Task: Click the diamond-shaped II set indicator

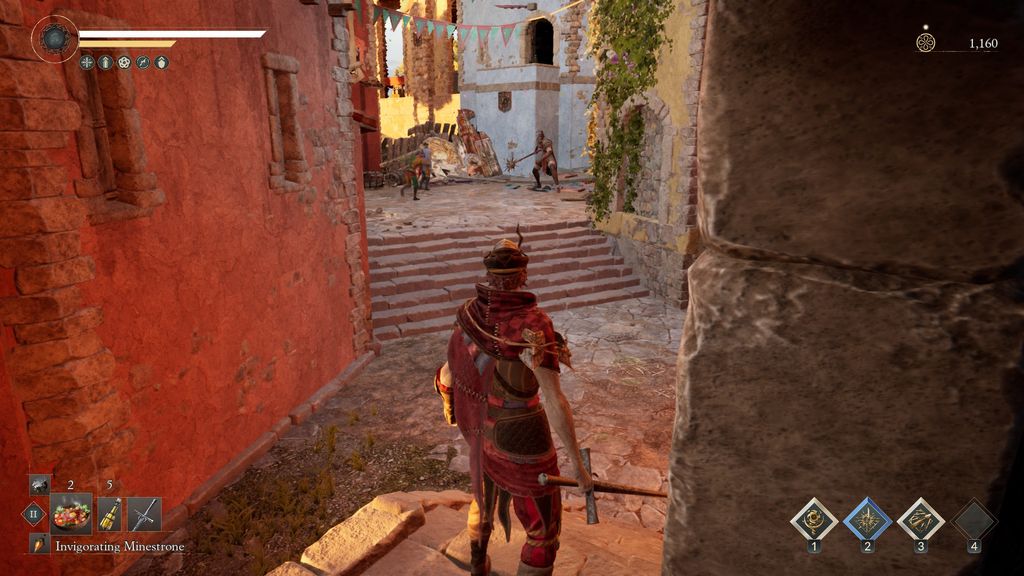Action: click(x=33, y=514)
